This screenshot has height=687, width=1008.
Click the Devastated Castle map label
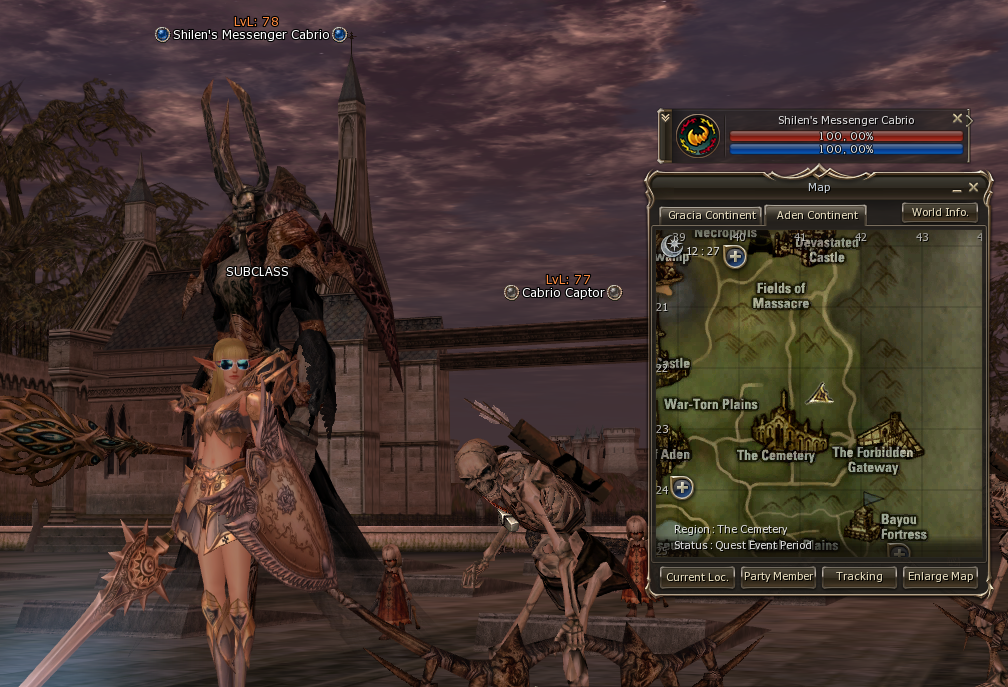[827, 250]
